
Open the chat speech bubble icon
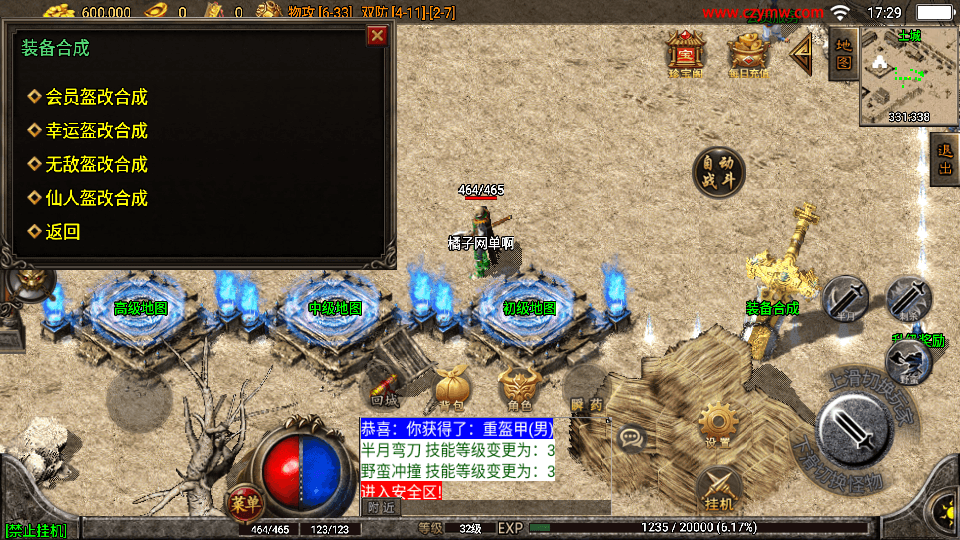[631, 436]
